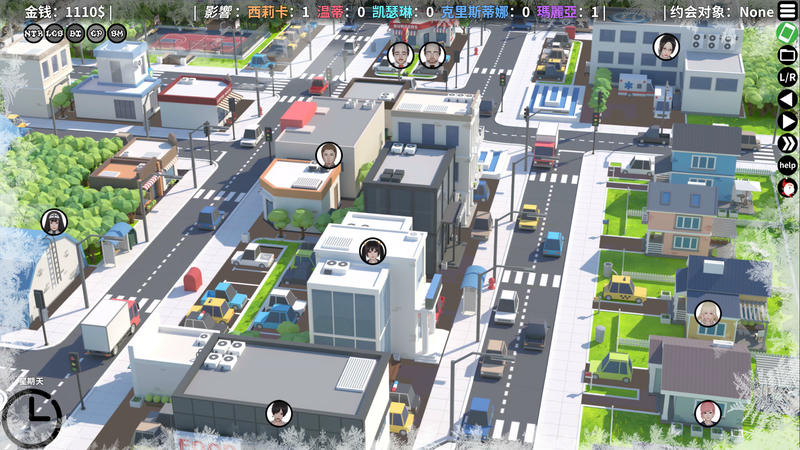Toggle the L/R button
The height and width of the screenshot is (450, 800).
[788, 76]
